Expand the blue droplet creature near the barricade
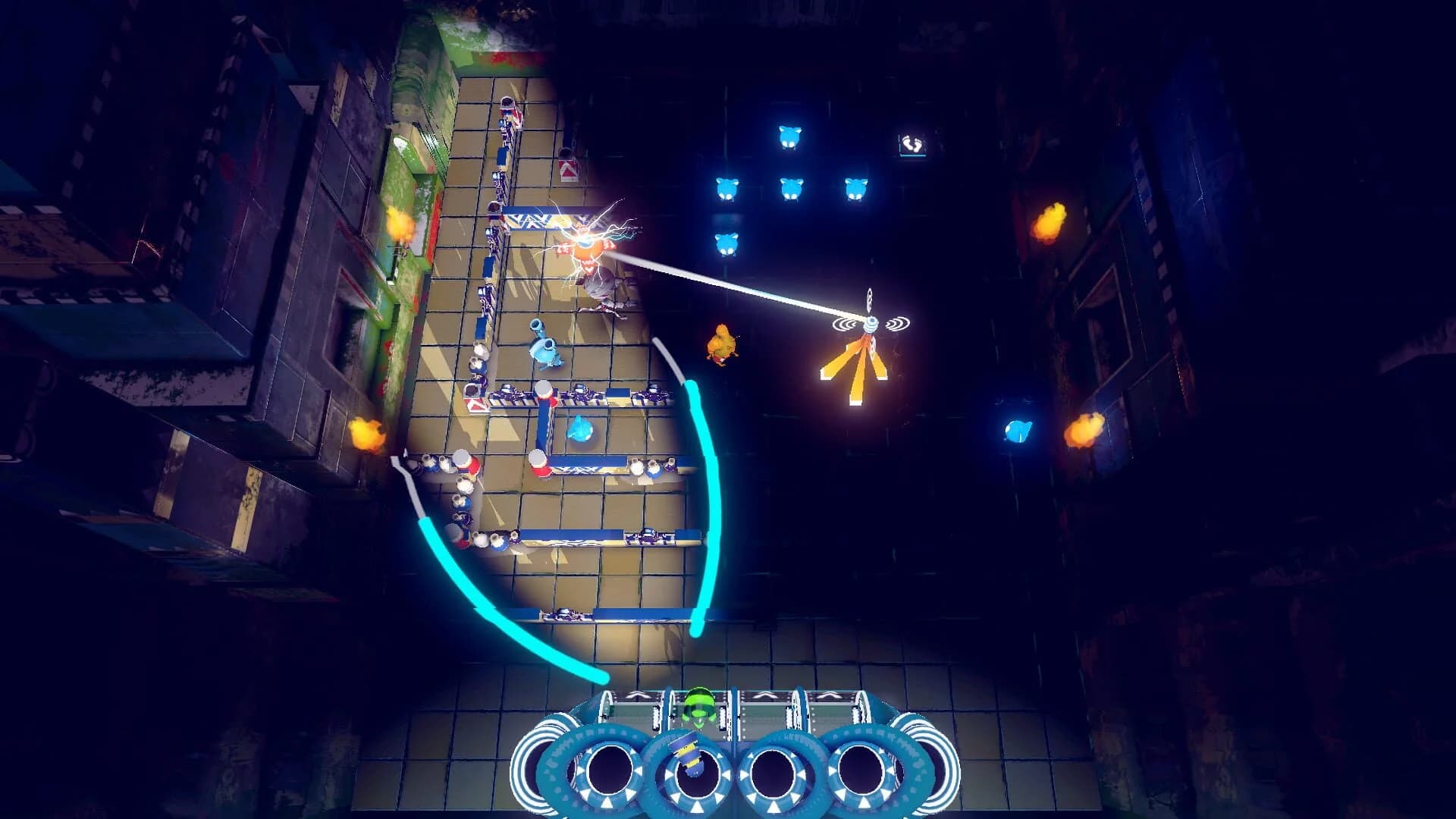 pyautogui.click(x=546, y=350)
